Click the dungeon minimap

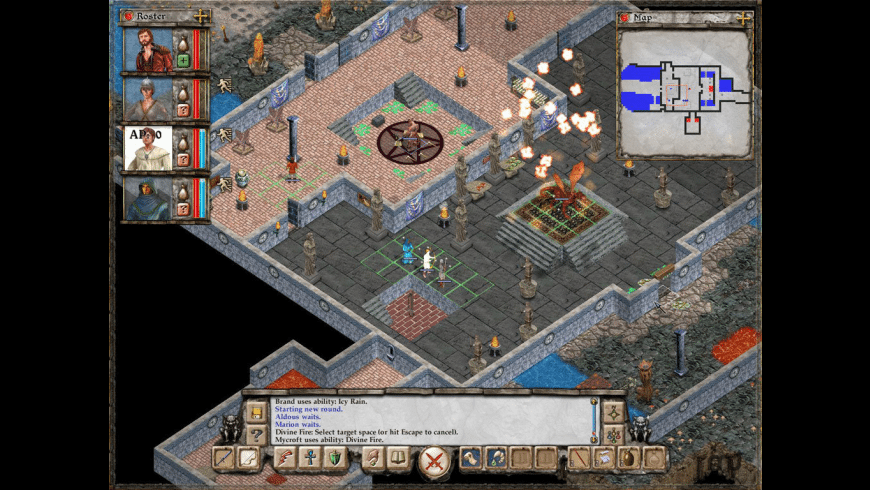684,90
